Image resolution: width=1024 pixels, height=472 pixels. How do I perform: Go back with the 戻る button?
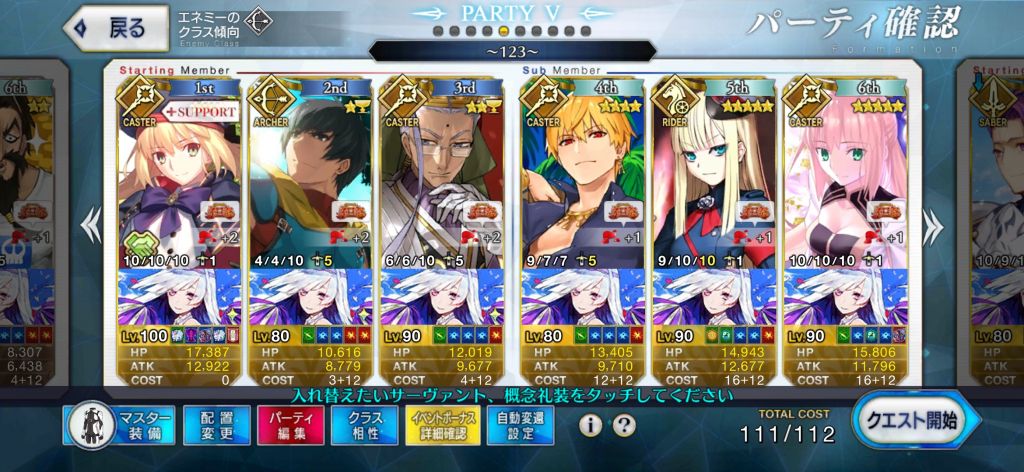[x=110, y=27]
